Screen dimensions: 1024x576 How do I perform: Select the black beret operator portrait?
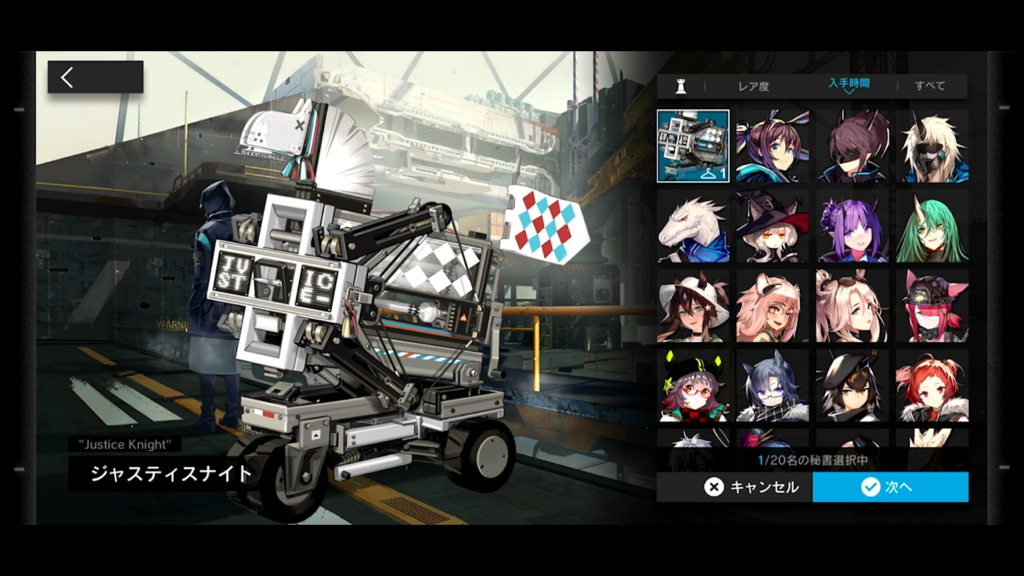pyautogui.click(x=852, y=385)
